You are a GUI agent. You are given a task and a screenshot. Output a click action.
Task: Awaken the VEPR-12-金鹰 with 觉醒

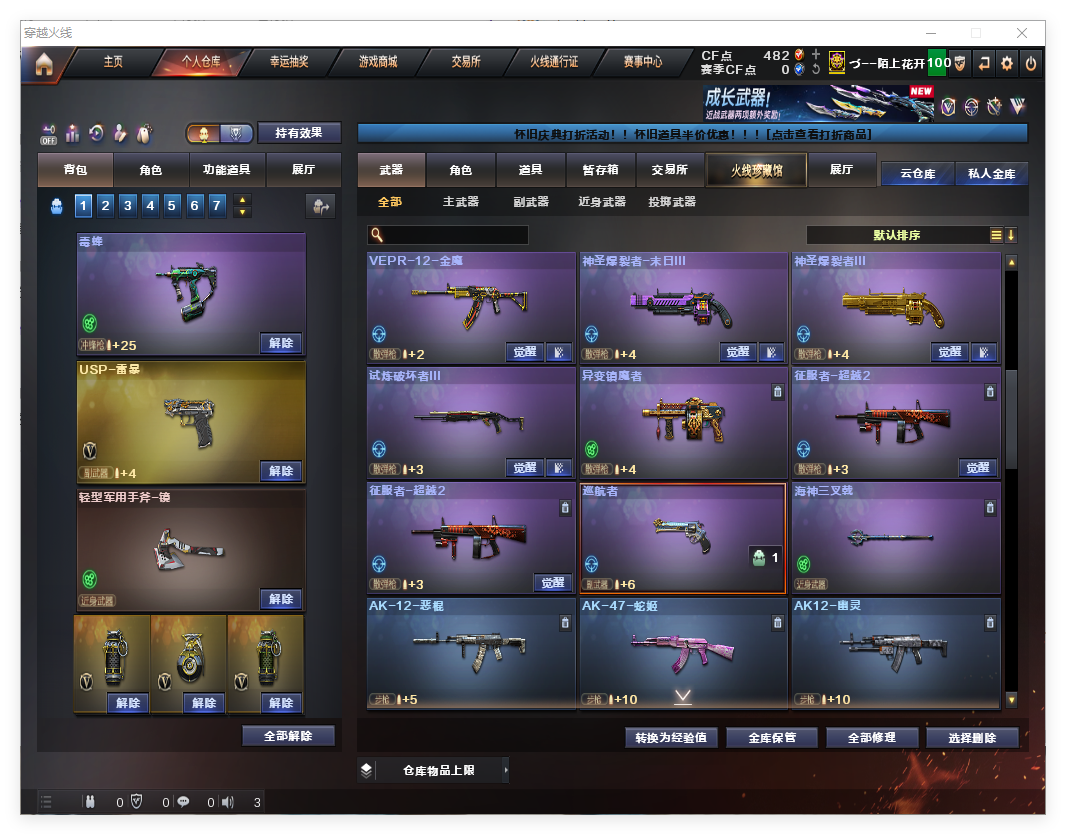[525, 352]
